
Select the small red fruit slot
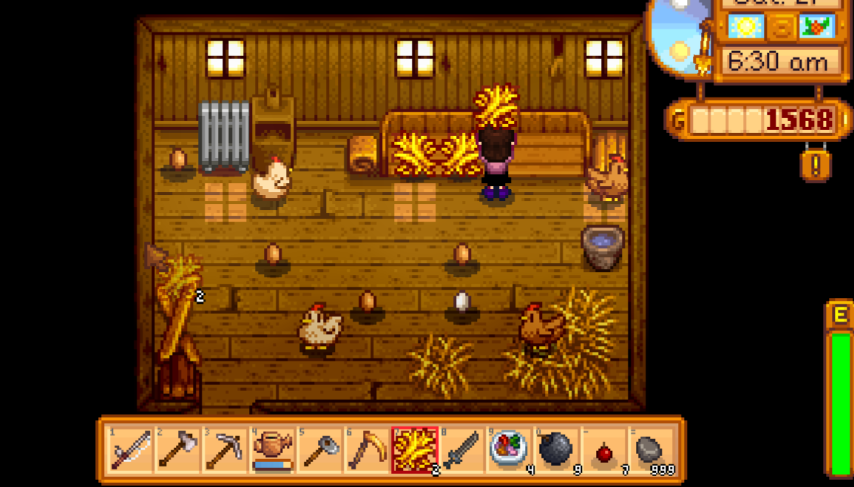click(605, 450)
